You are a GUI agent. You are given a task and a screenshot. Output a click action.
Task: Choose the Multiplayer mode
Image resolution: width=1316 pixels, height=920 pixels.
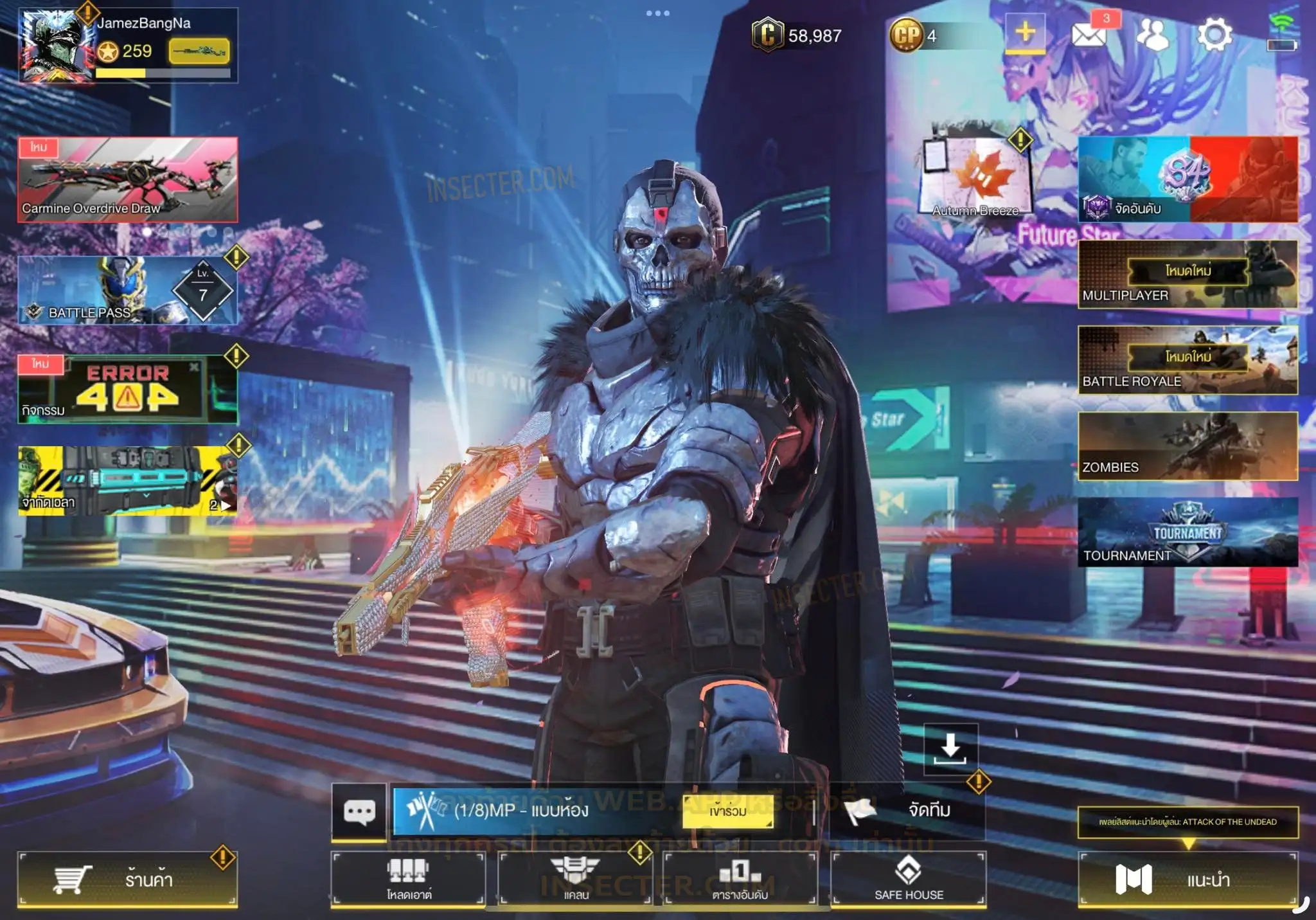[1187, 275]
